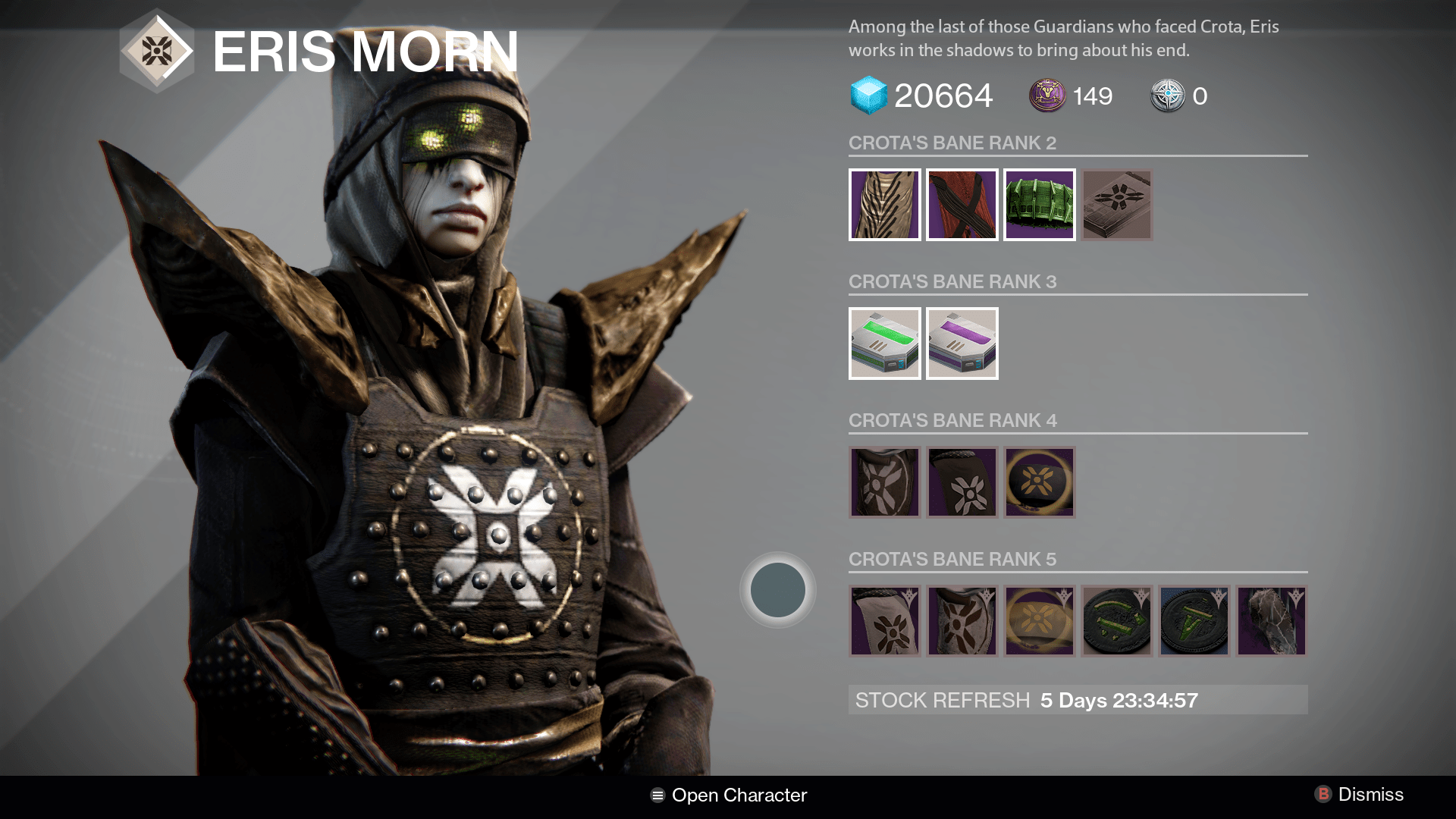Click the Motes of Light icon showing 149
Screen dimensions: 1456x819
[x=1049, y=96]
